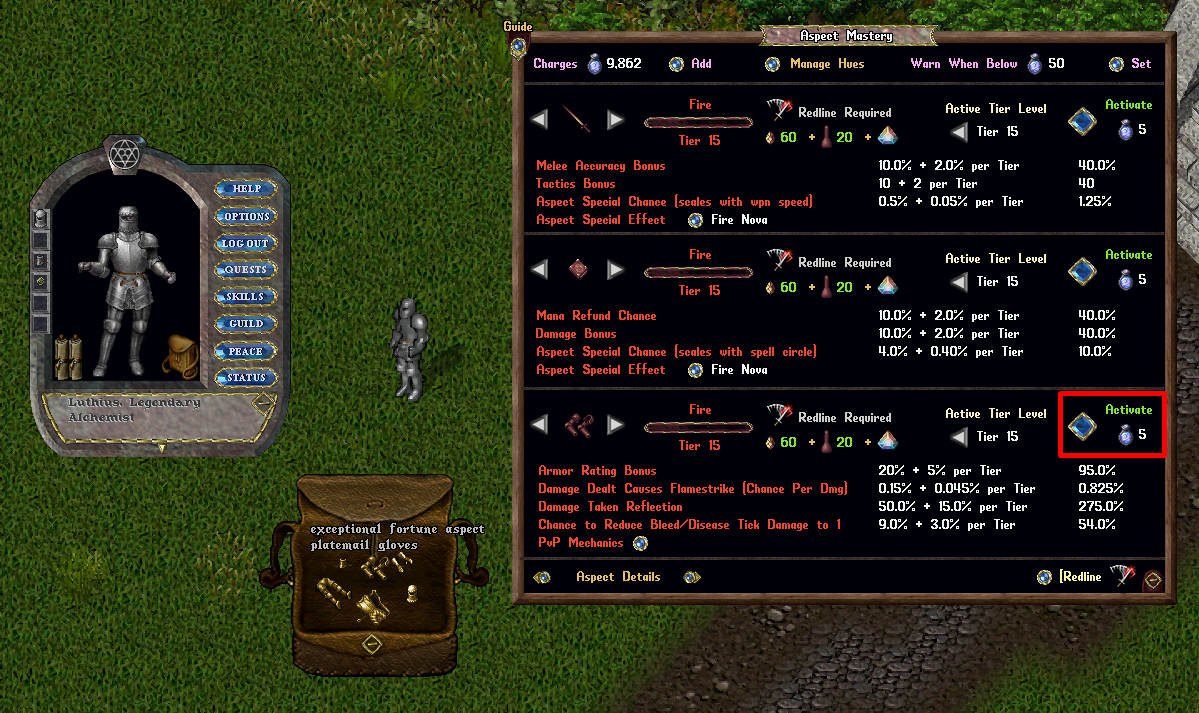Set the warn-when-below threshold
Screen dimensions: 1199x713
point(1116,64)
